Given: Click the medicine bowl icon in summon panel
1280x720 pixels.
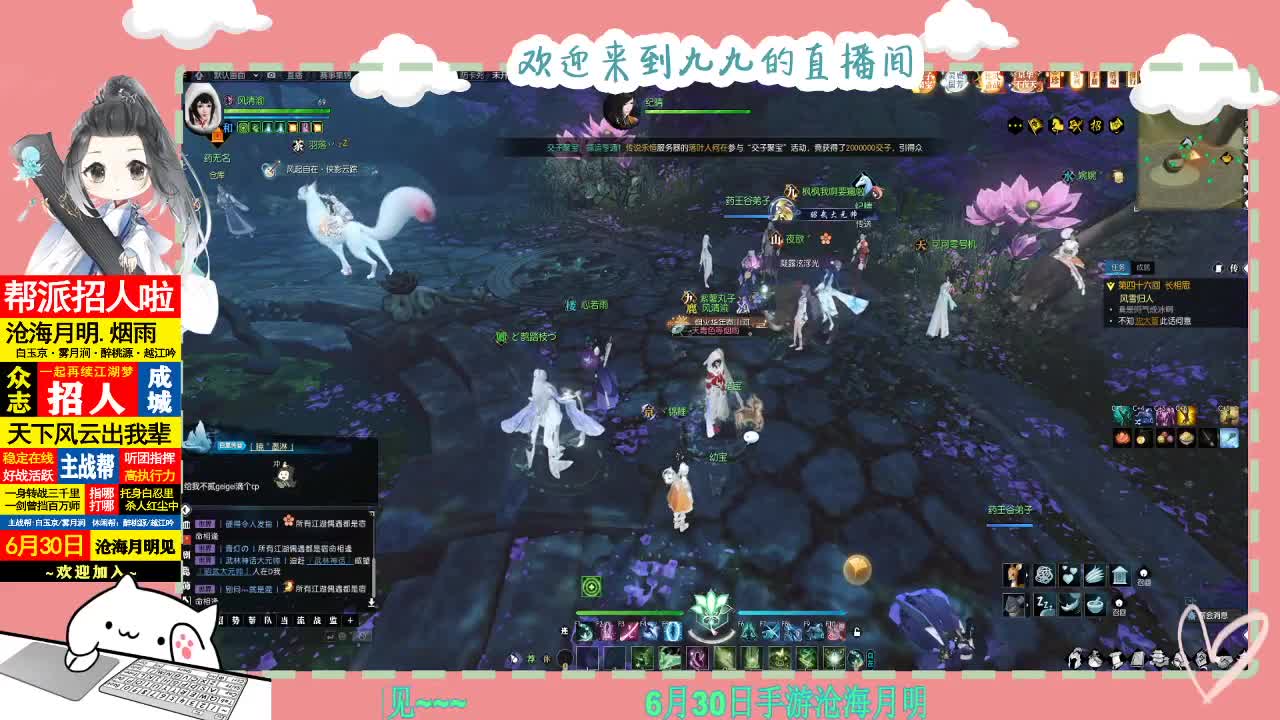Looking at the screenshot, I should click(1095, 604).
